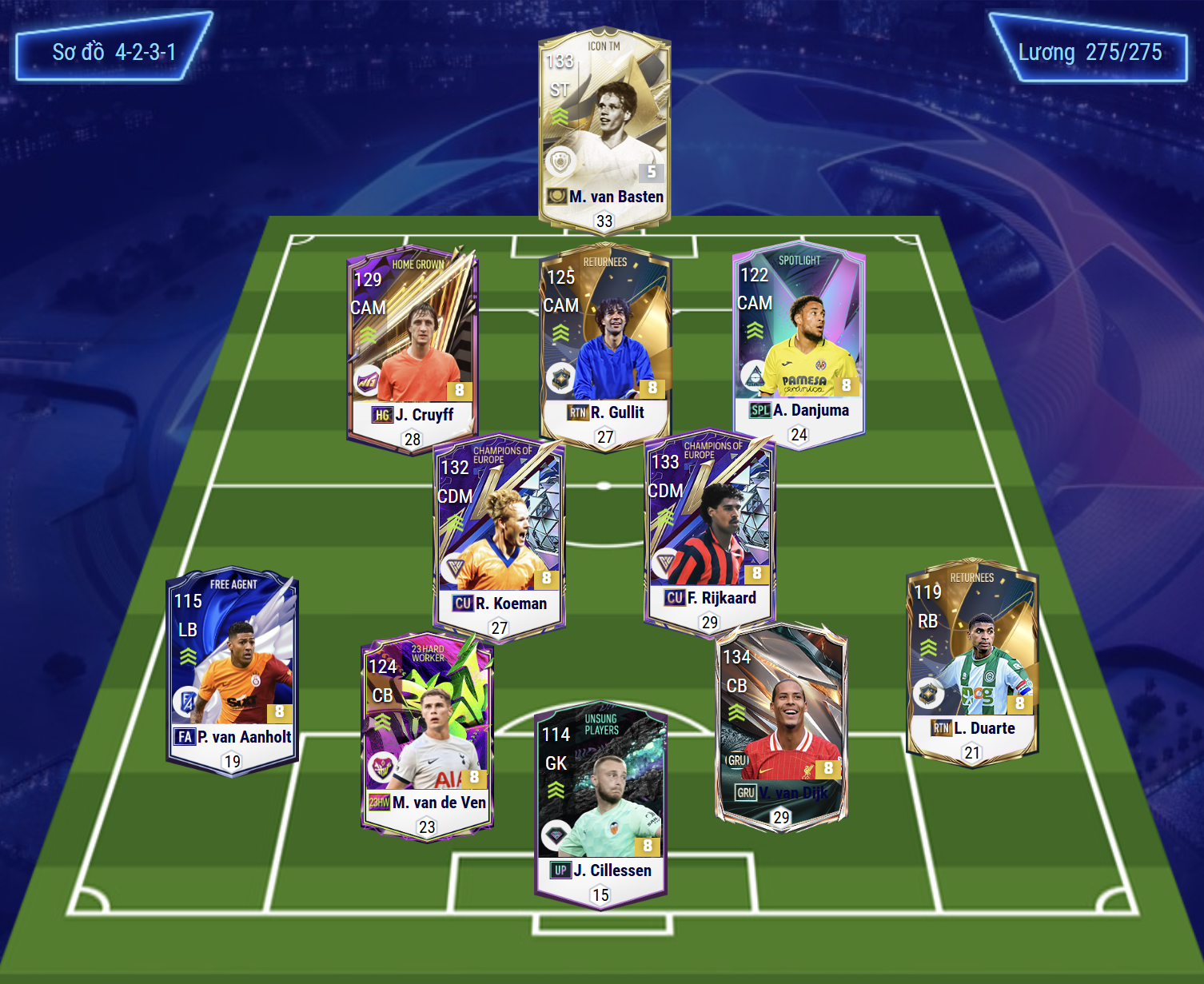The width and height of the screenshot is (1204, 984).
Task: Select M. van de Ven's CB card
Action: 427,735
